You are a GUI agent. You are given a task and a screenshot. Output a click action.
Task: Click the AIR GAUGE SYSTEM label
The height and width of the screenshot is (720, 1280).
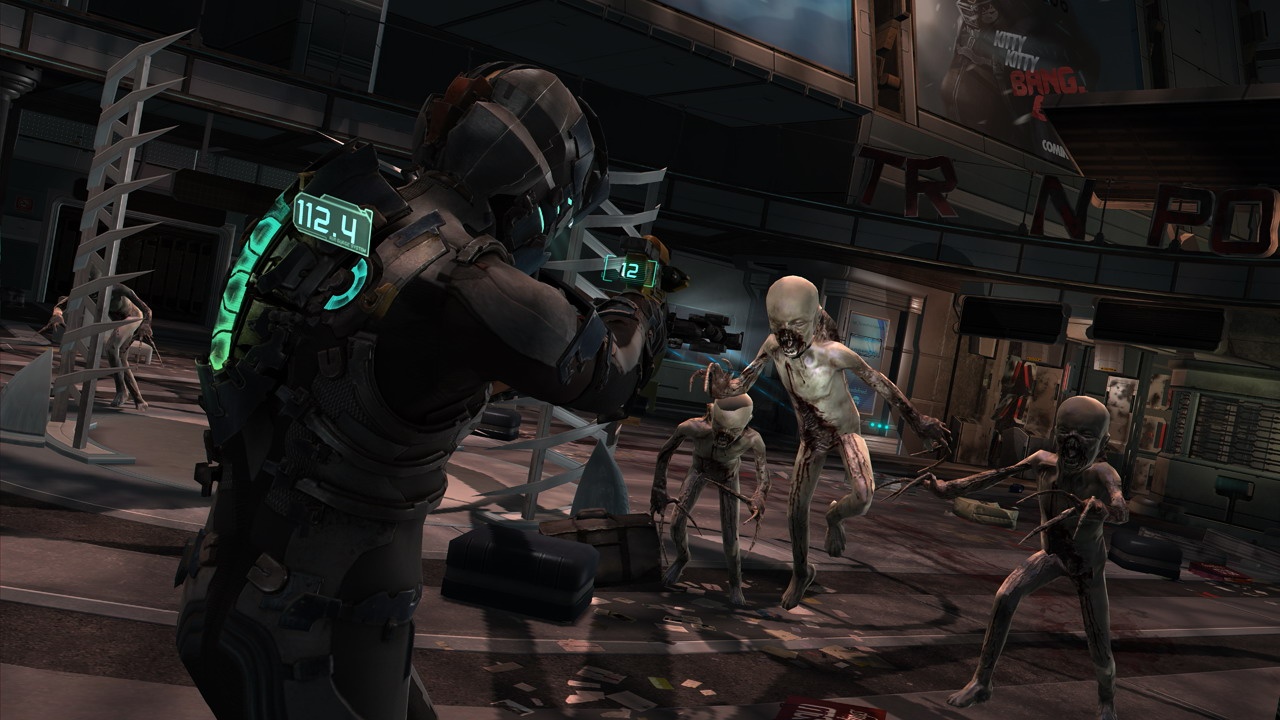pos(348,244)
